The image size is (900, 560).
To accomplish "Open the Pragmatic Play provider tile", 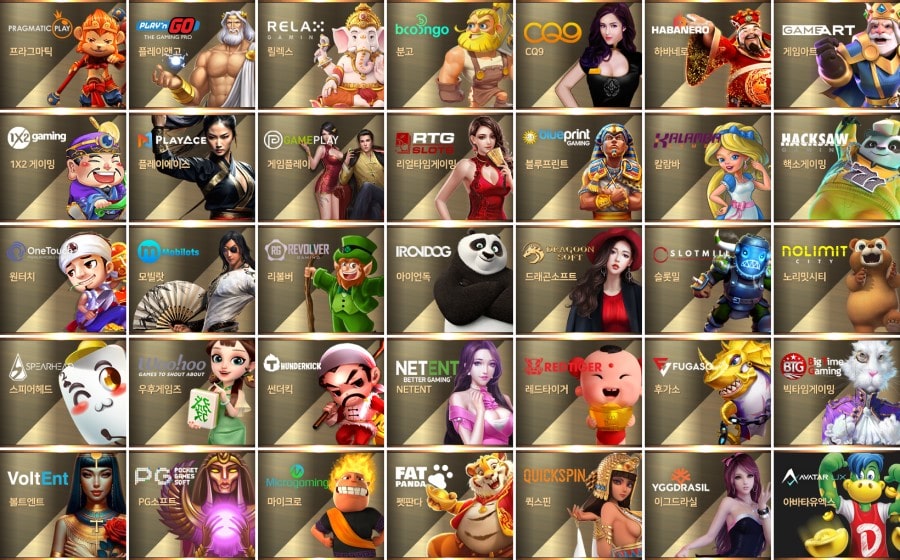I will (63, 55).
